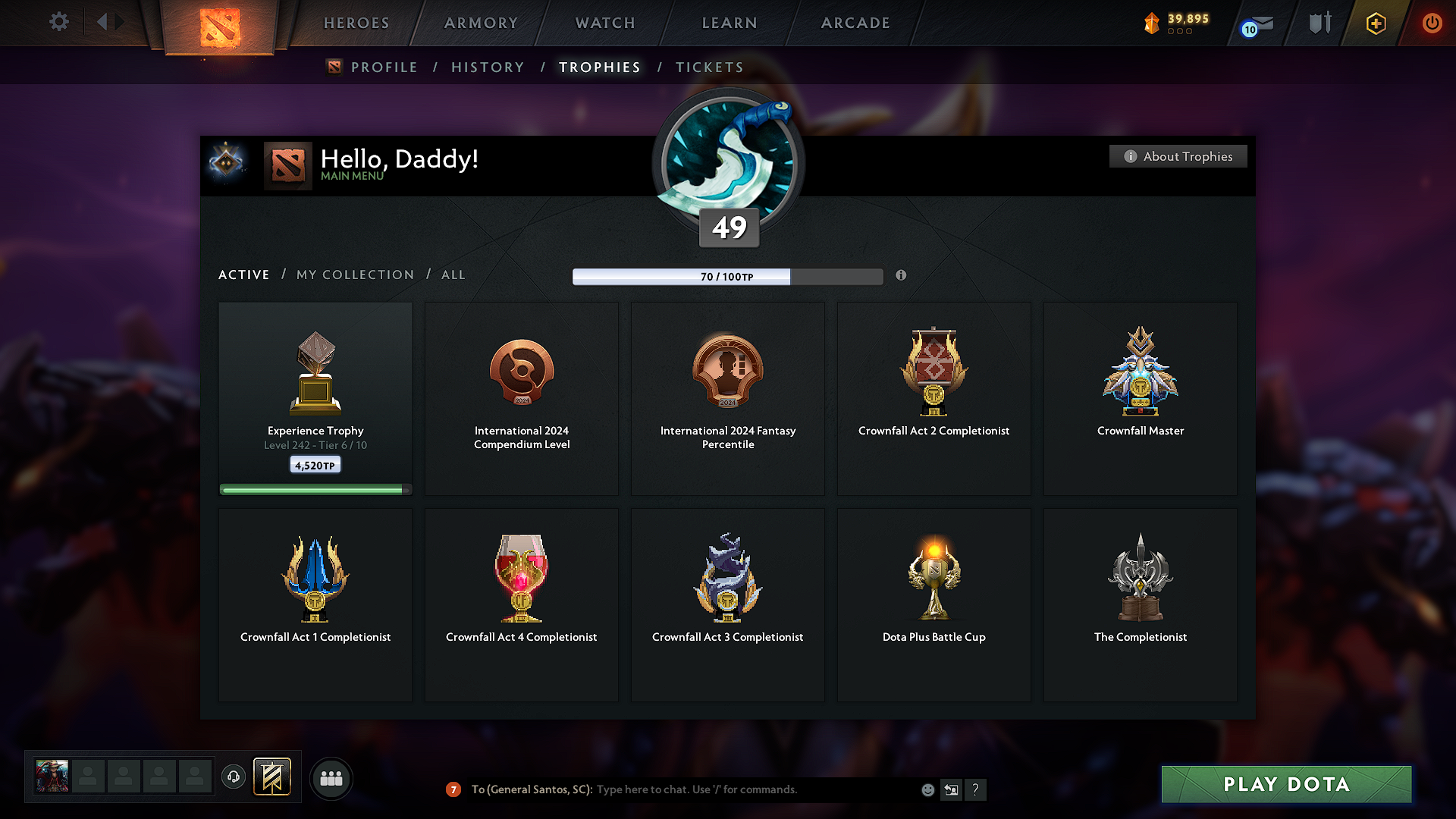Screen dimensions: 1456x819
Task: Open the TICKETS page
Action: click(x=708, y=67)
